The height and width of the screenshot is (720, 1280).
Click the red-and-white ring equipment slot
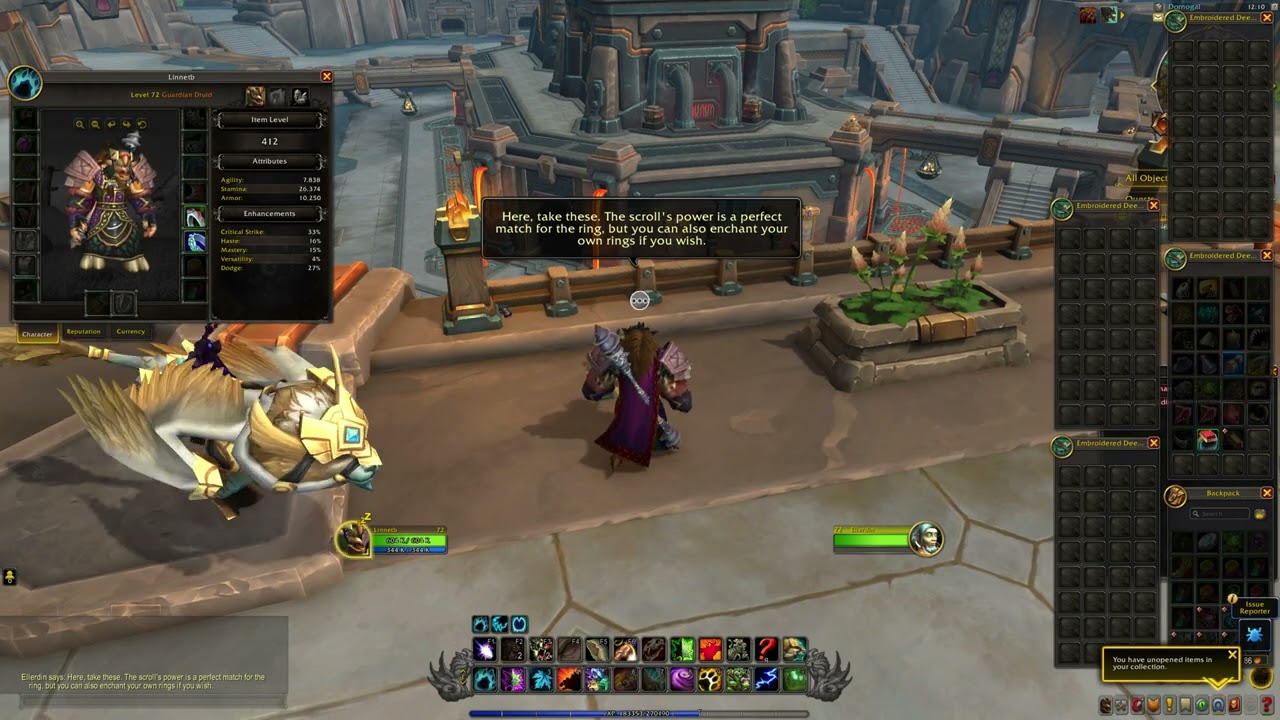pos(195,217)
